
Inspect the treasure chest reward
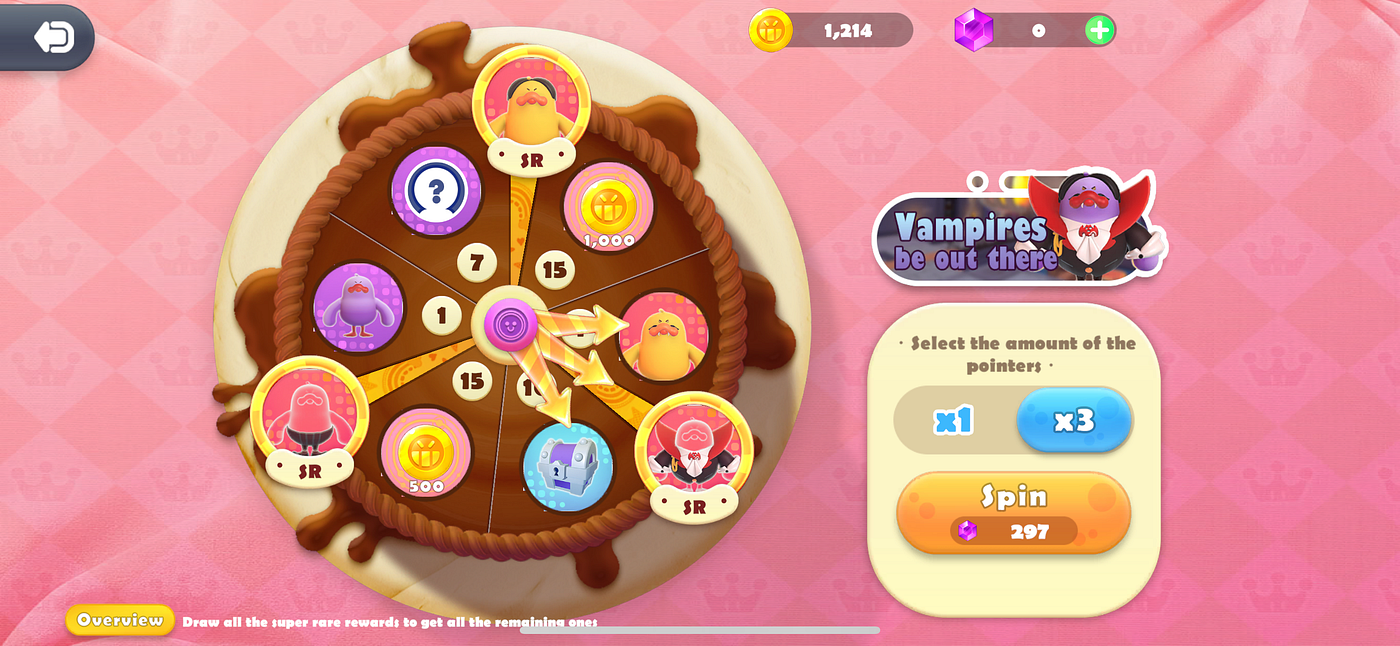pos(567,465)
